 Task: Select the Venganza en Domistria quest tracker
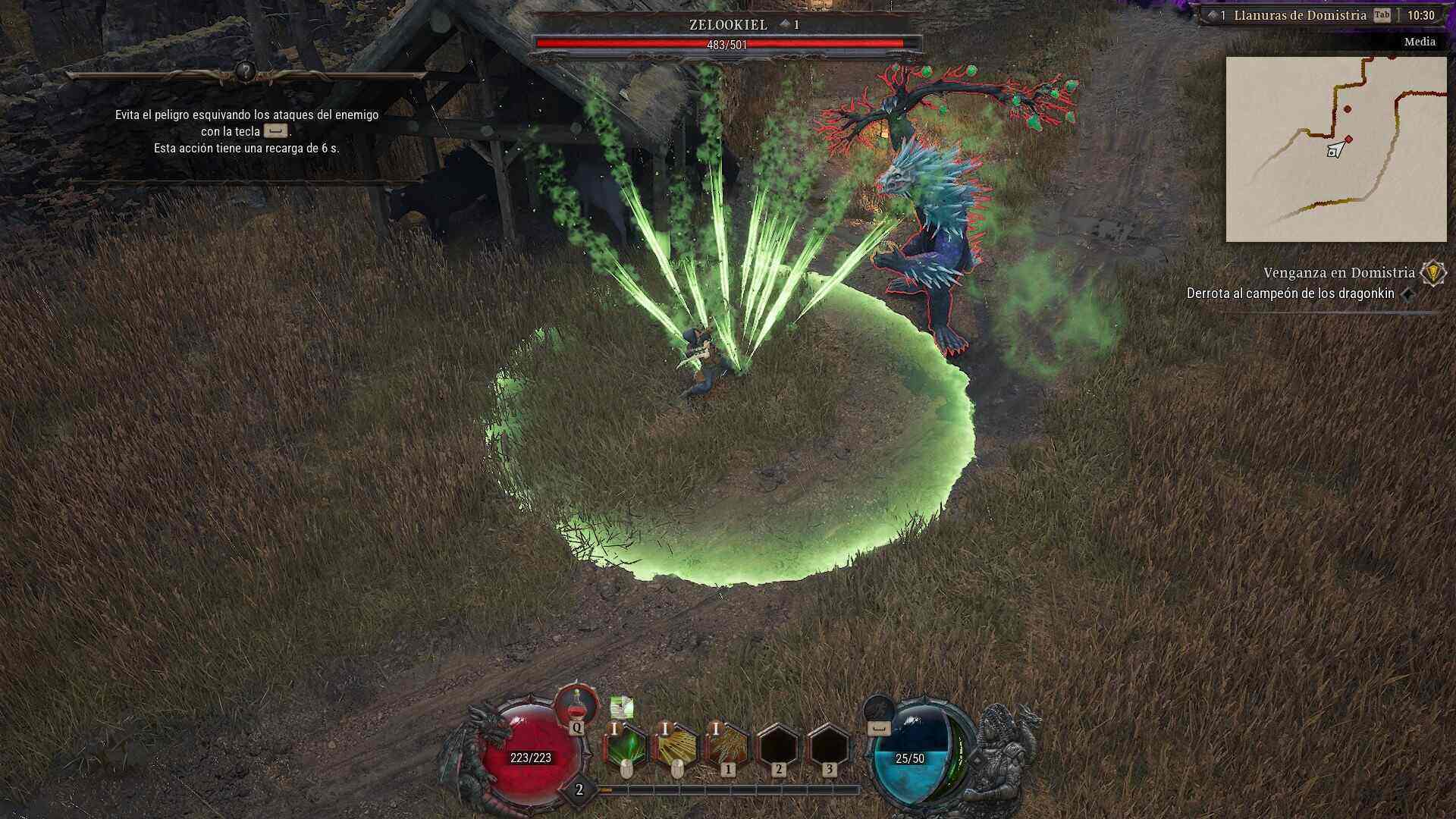point(1338,273)
